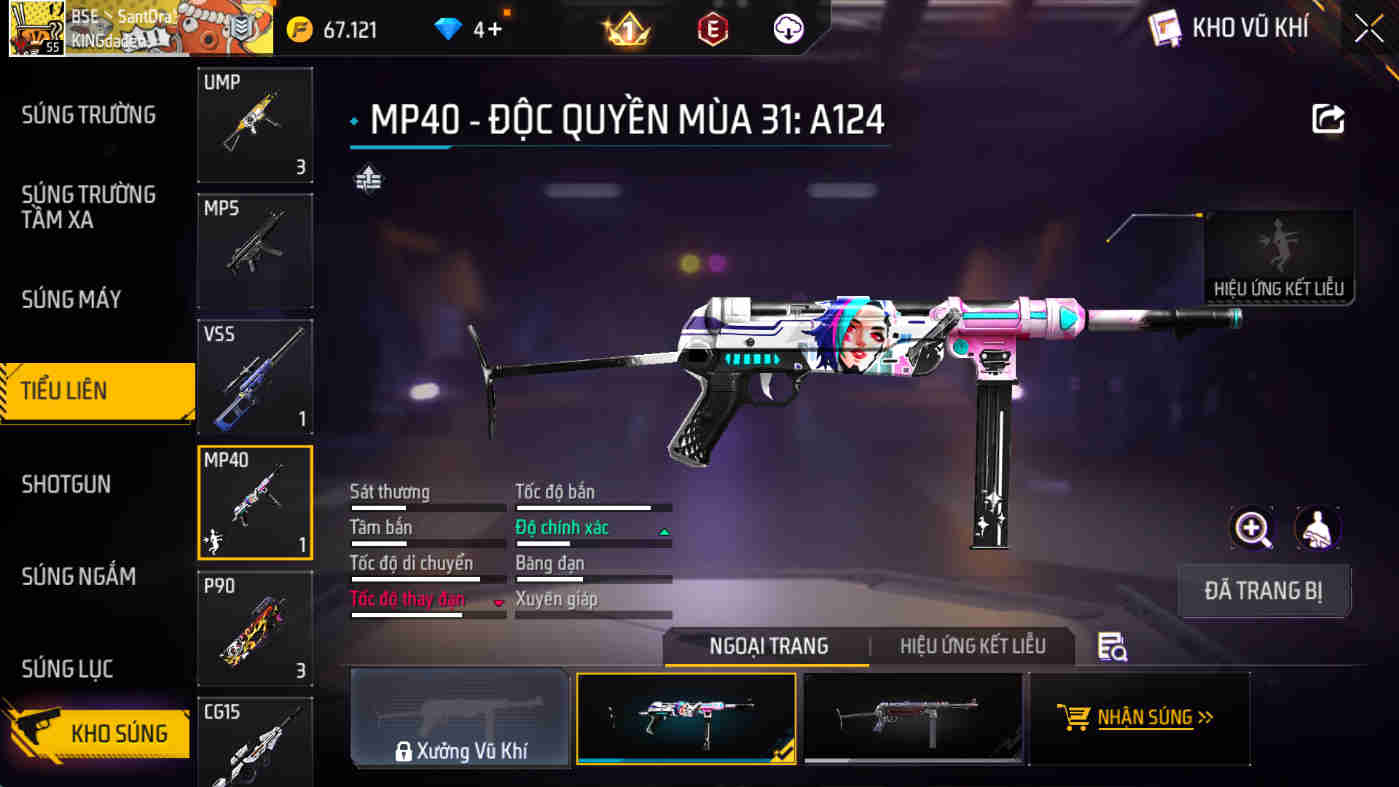Click the Đã Trang Bị button

1264,591
